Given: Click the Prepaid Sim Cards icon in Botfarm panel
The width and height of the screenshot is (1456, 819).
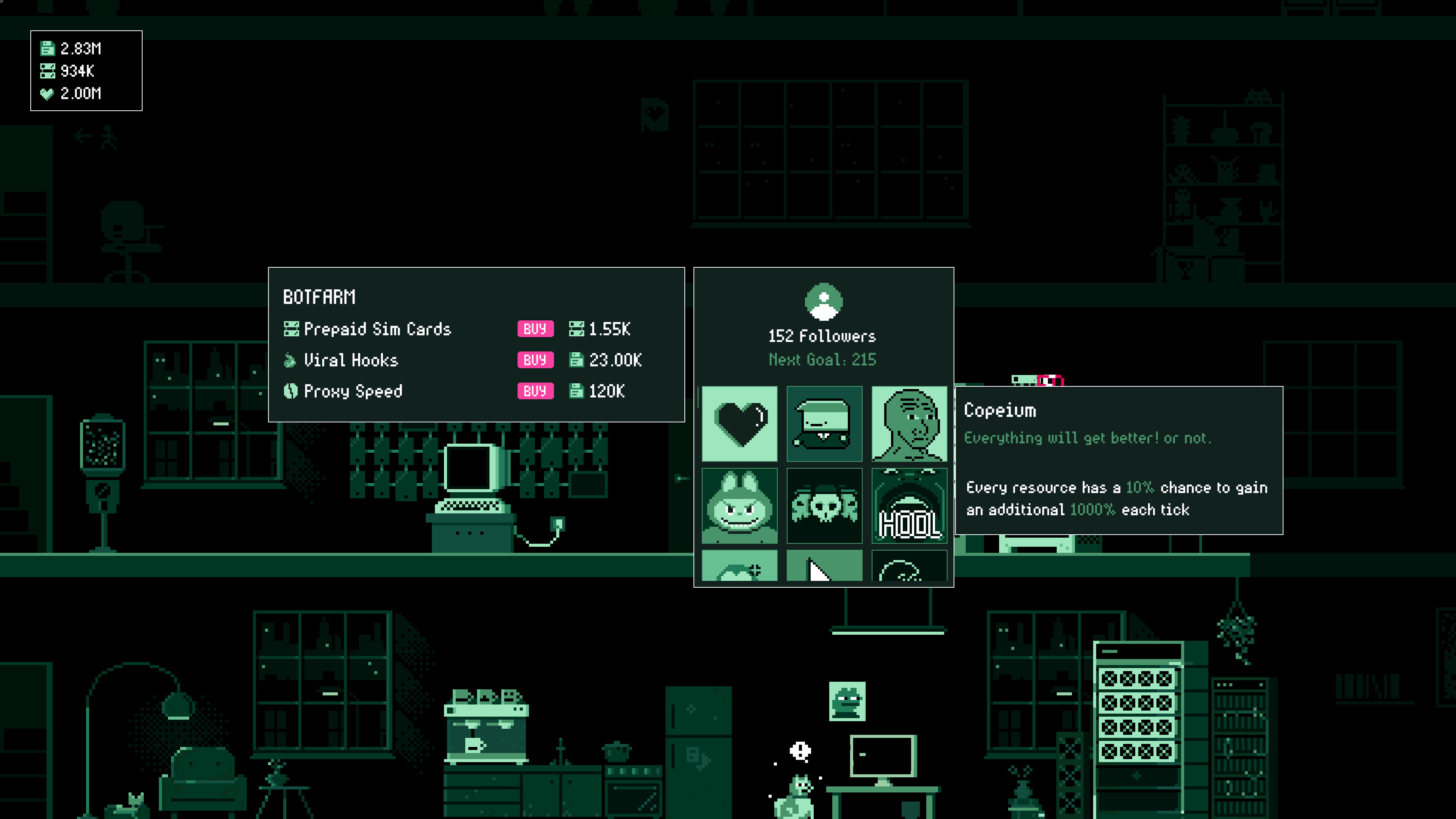Looking at the screenshot, I should tap(292, 329).
